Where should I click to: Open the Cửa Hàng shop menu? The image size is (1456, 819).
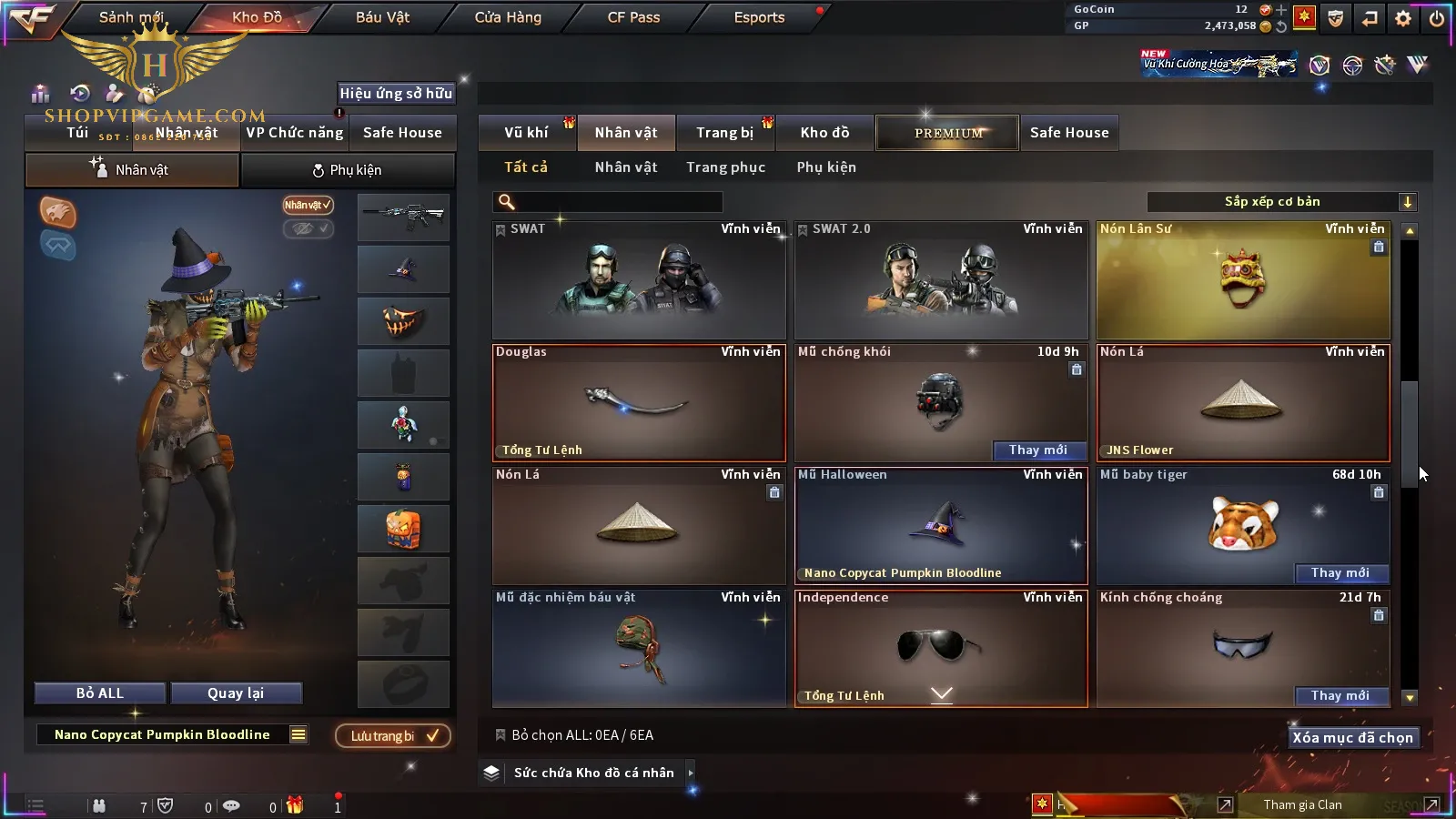pyautogui.click(x=508, y=17)
